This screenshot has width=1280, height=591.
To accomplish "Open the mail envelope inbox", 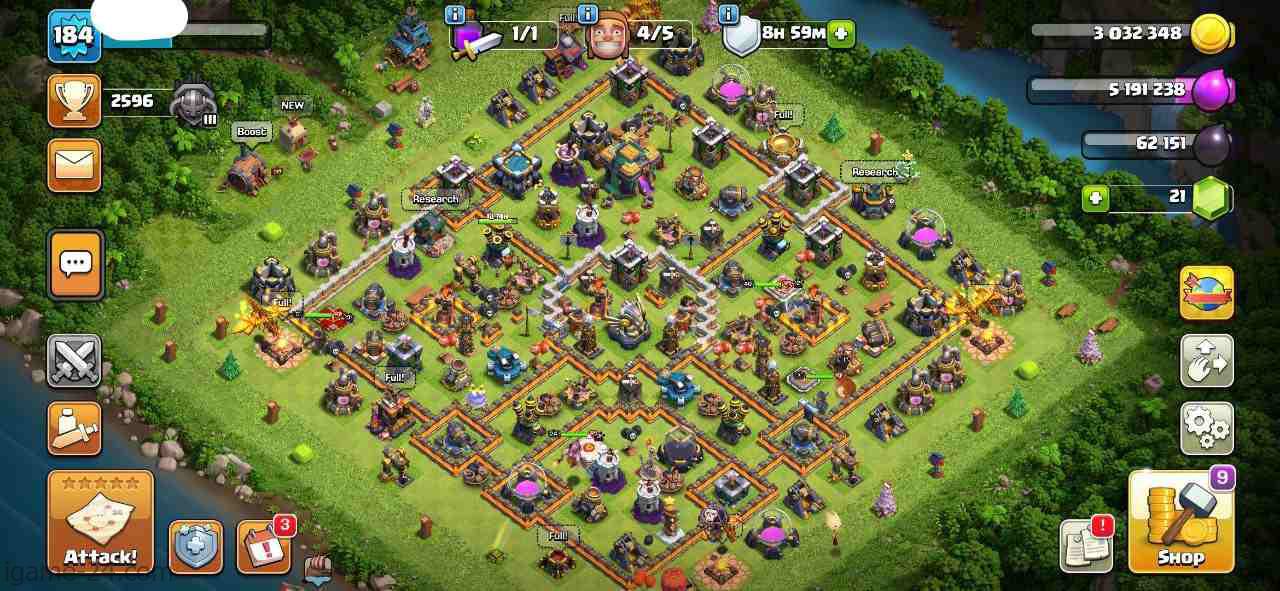I will [74, 165].
